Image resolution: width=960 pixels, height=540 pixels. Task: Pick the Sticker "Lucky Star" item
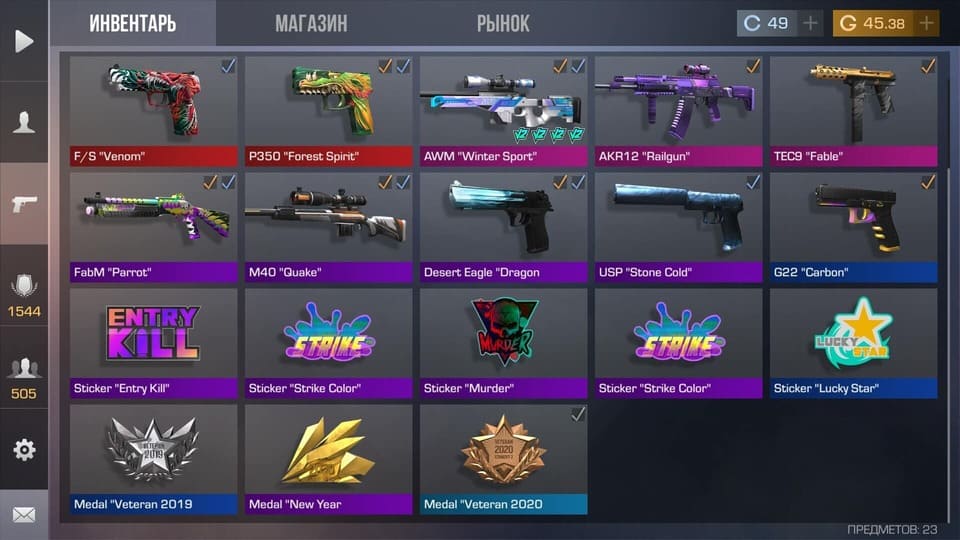853,342
